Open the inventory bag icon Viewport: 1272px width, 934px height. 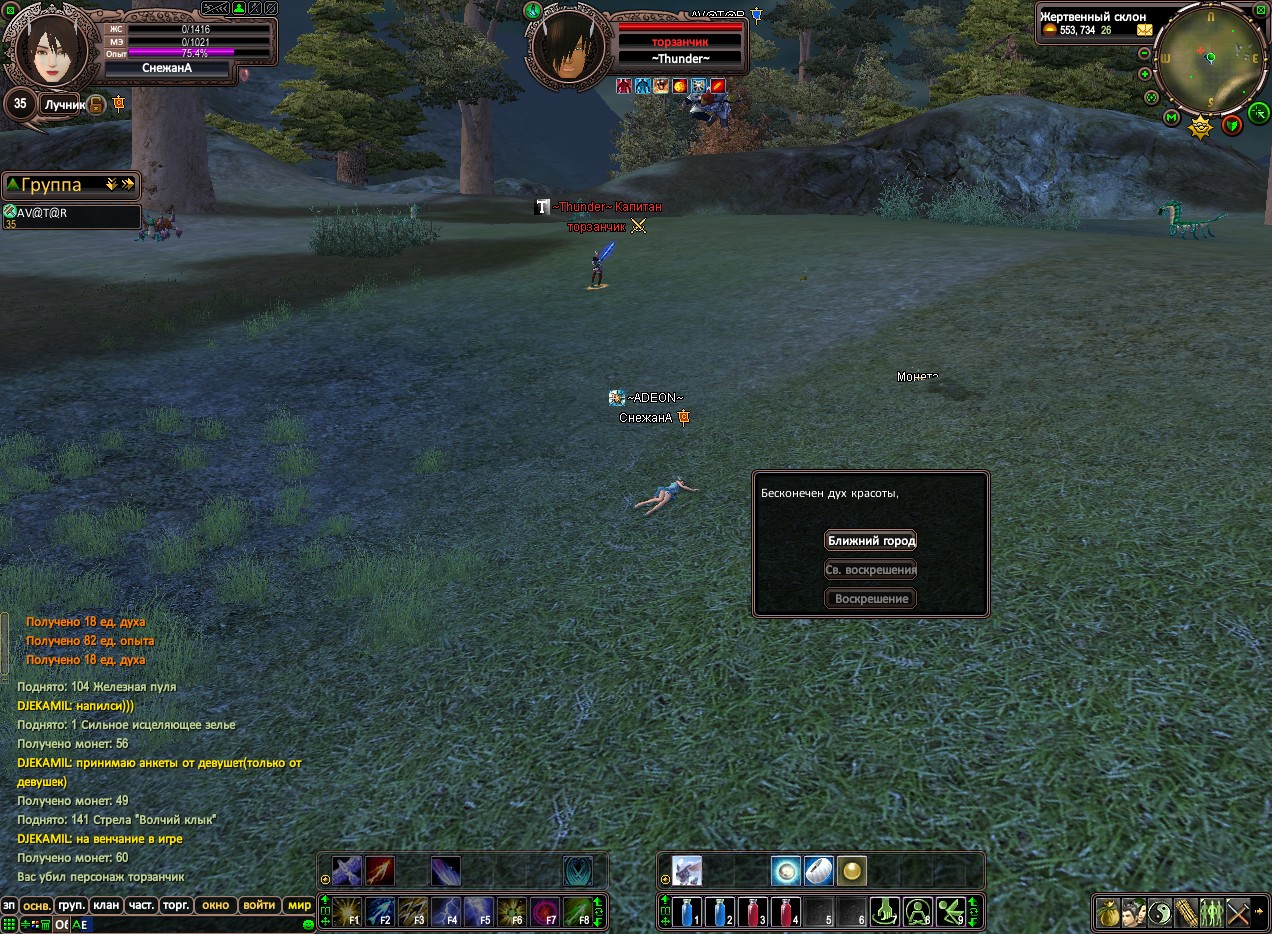click(1108, 912)
